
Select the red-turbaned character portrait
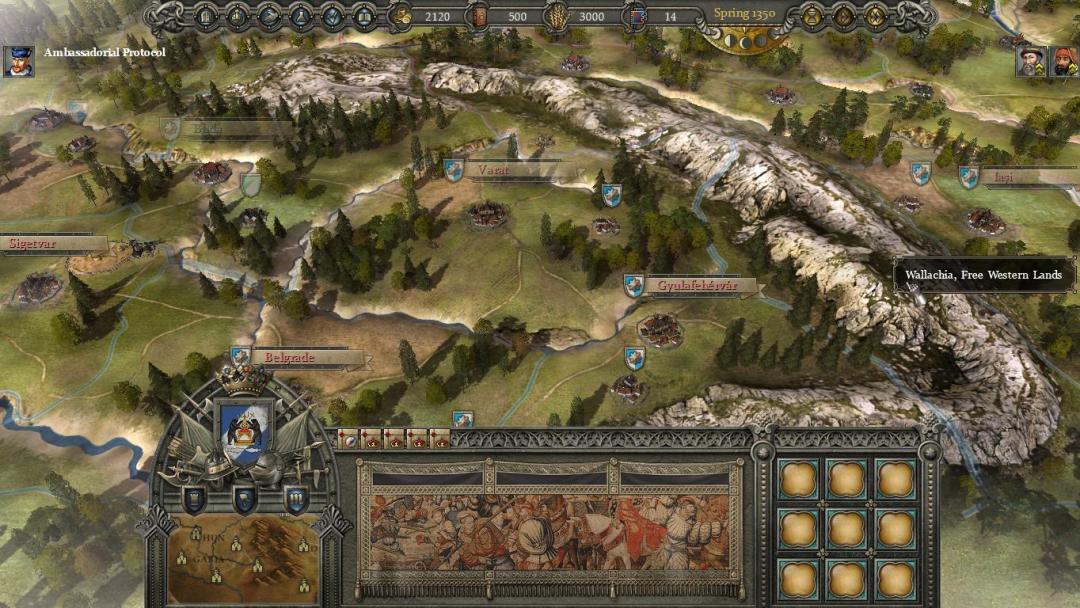coord(1063,62)
